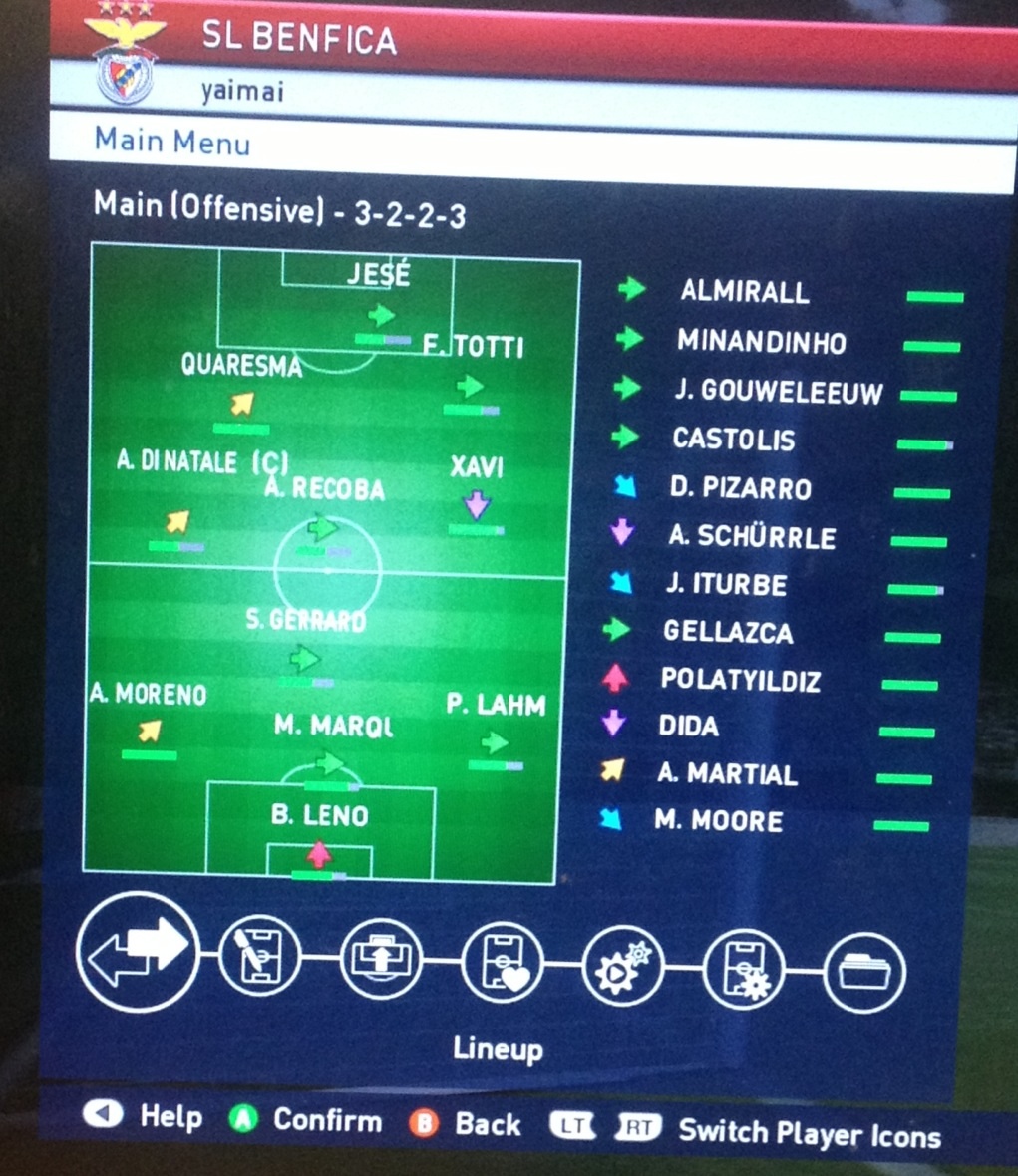The image size is (1018, 1176).
Task: Pick J. GOUWELEEUW in the substitutes list
Action: click(778, 391)
